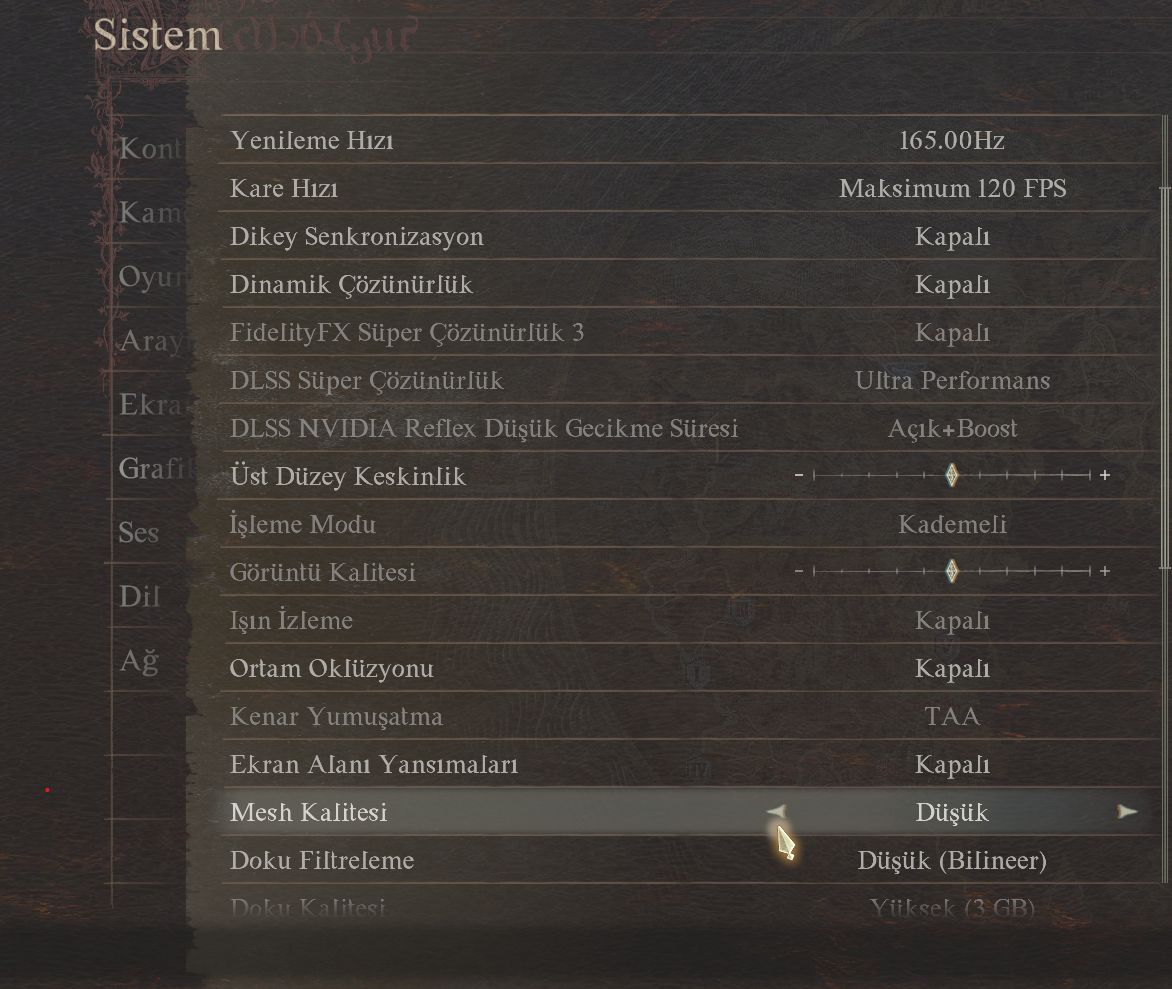The image size is (1172, 989).
Task: Switch to the Ağ settings tab
Action: (x=139, y=660)
